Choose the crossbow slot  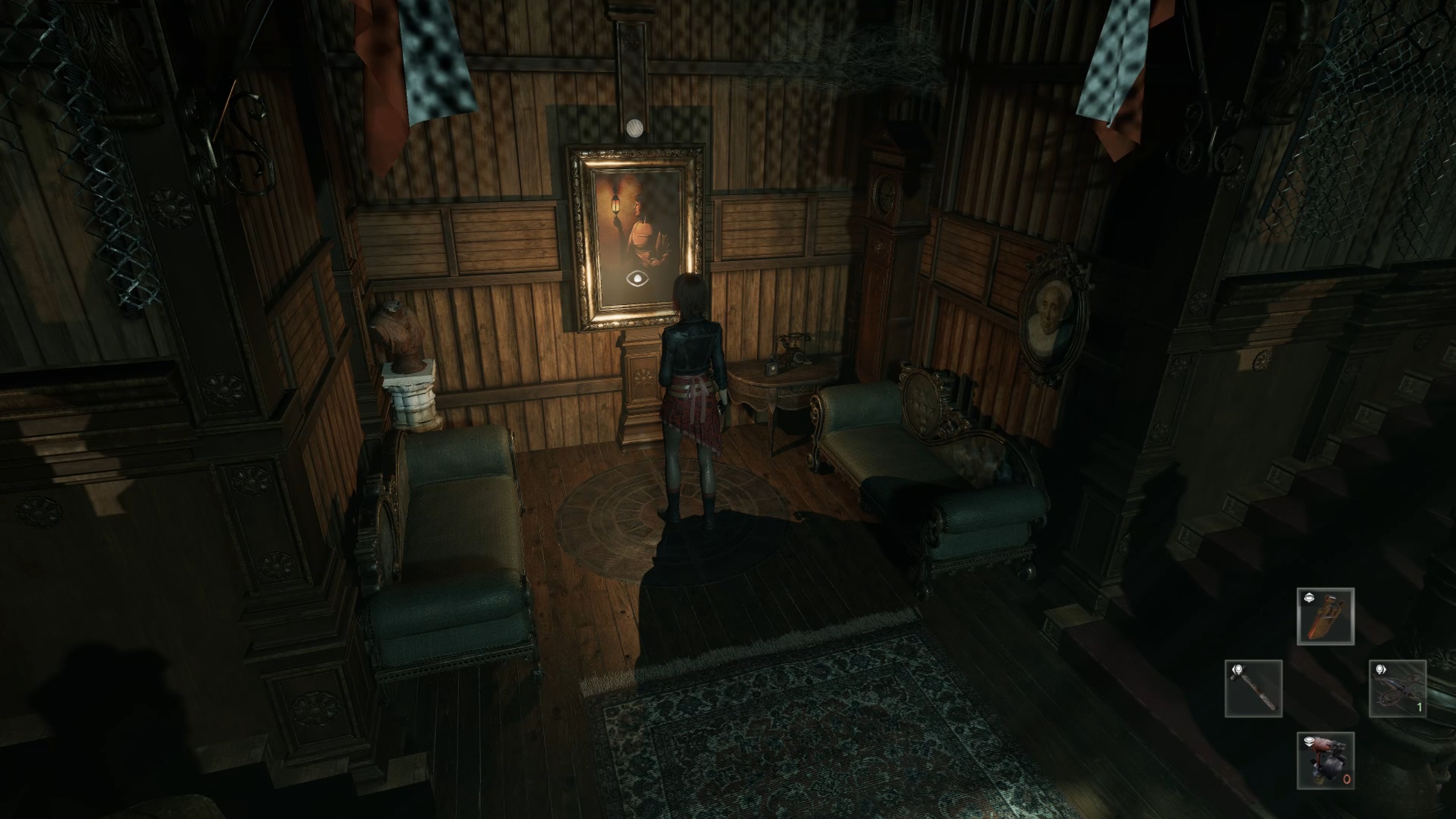pos(1397,689)
